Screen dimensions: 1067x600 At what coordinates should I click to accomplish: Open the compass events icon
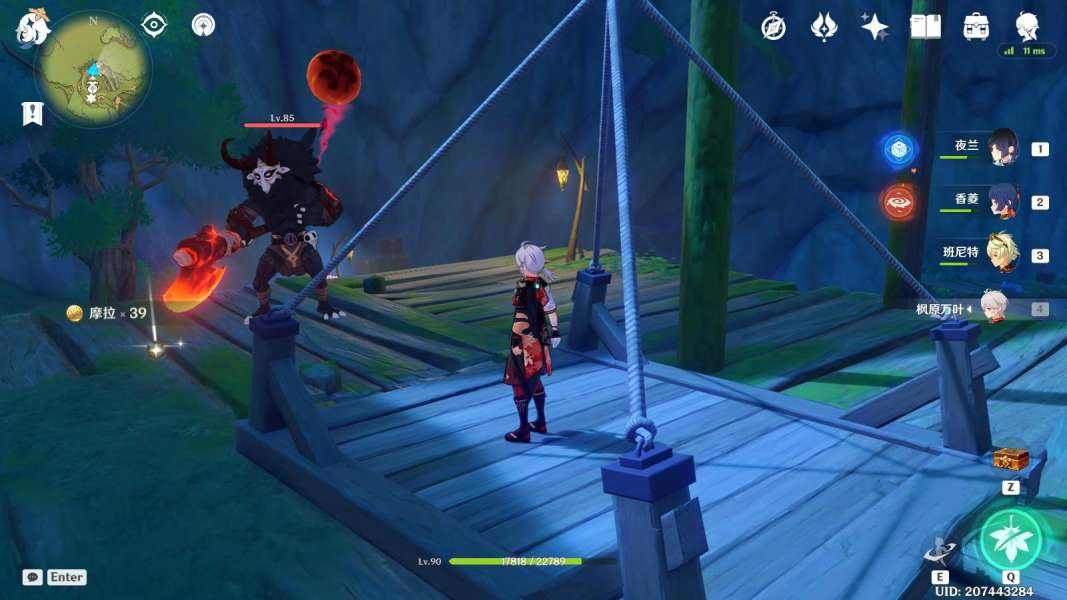(772, 27)
